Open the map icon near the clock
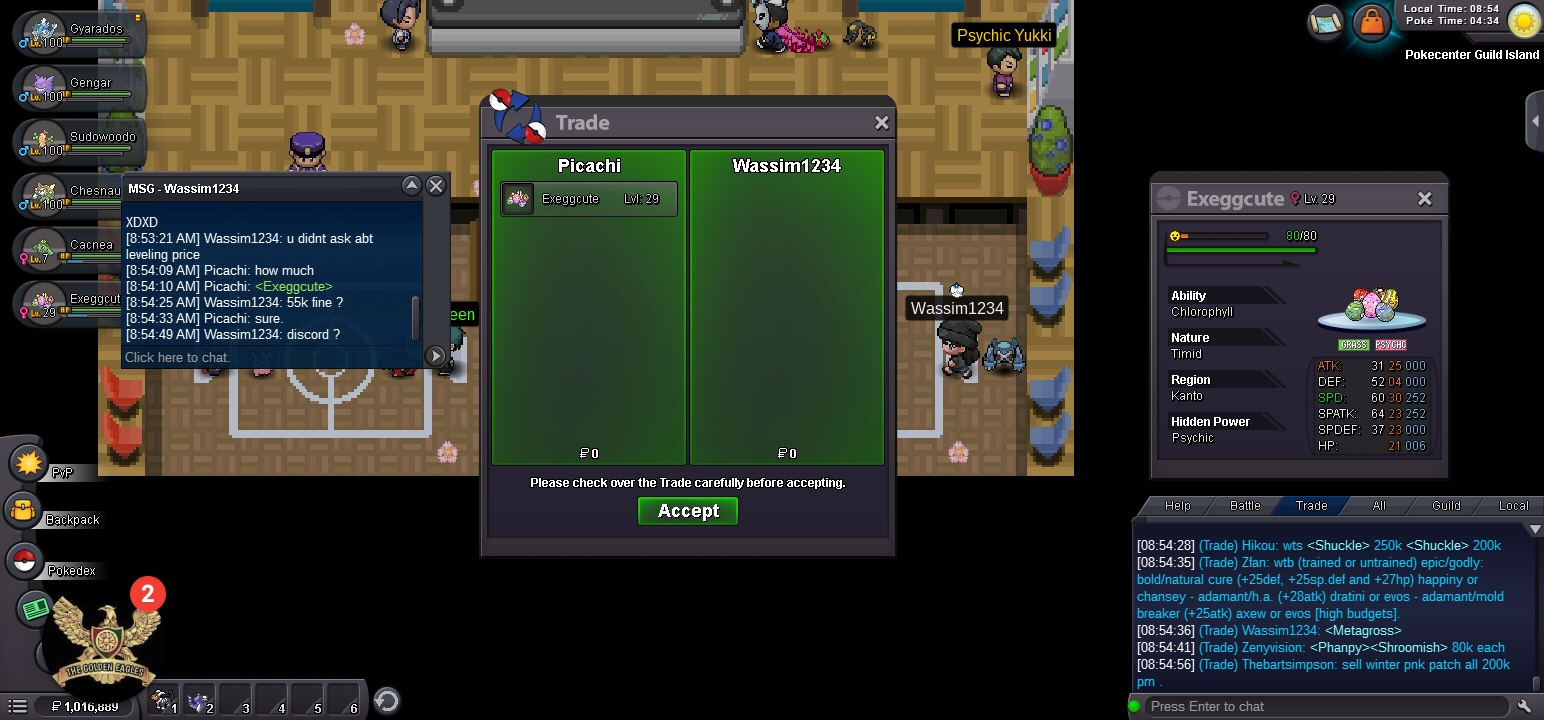1544x720 pixels. 1325,21
